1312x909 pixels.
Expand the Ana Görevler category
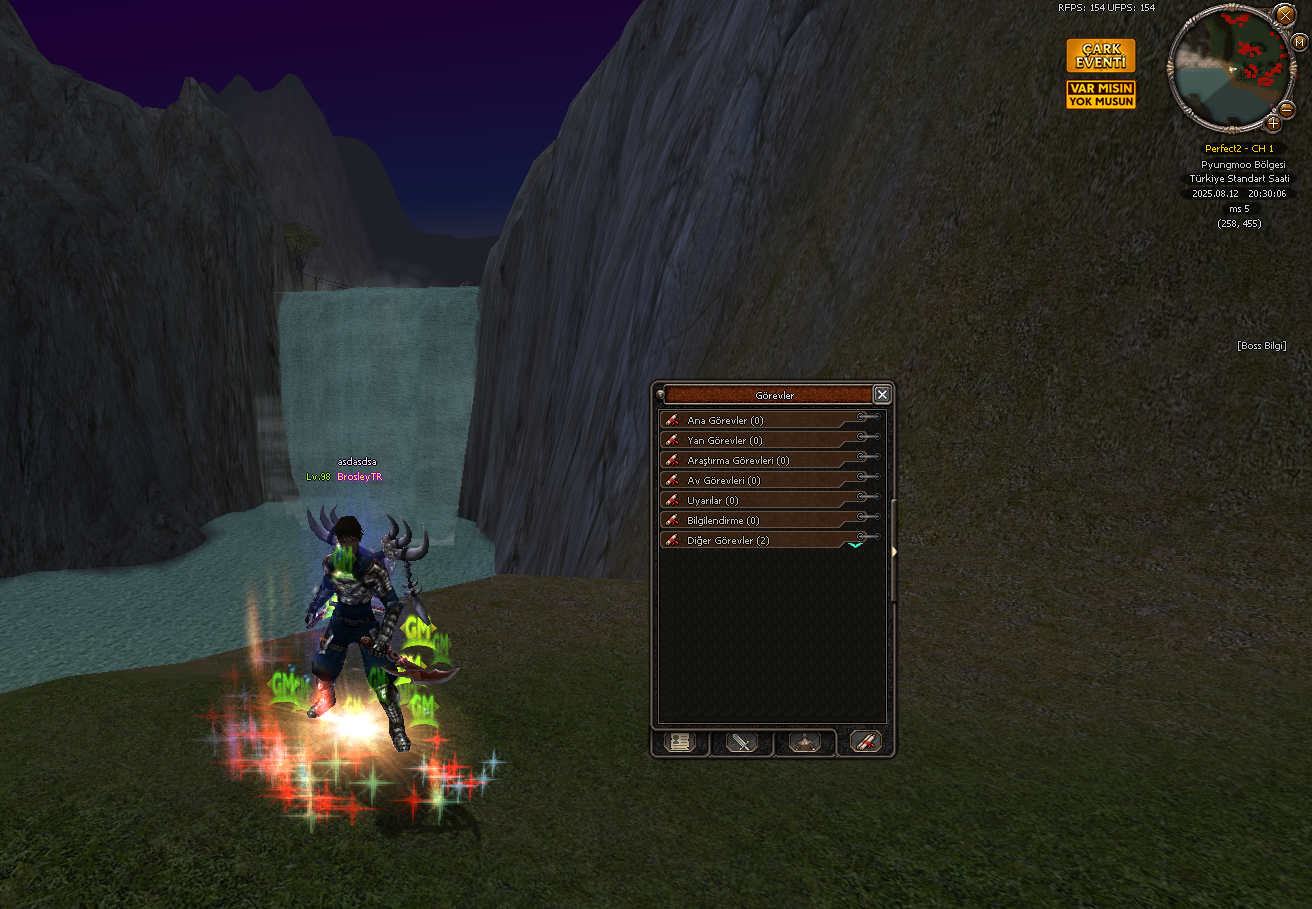pyautogui.click(x=760, y=421)
